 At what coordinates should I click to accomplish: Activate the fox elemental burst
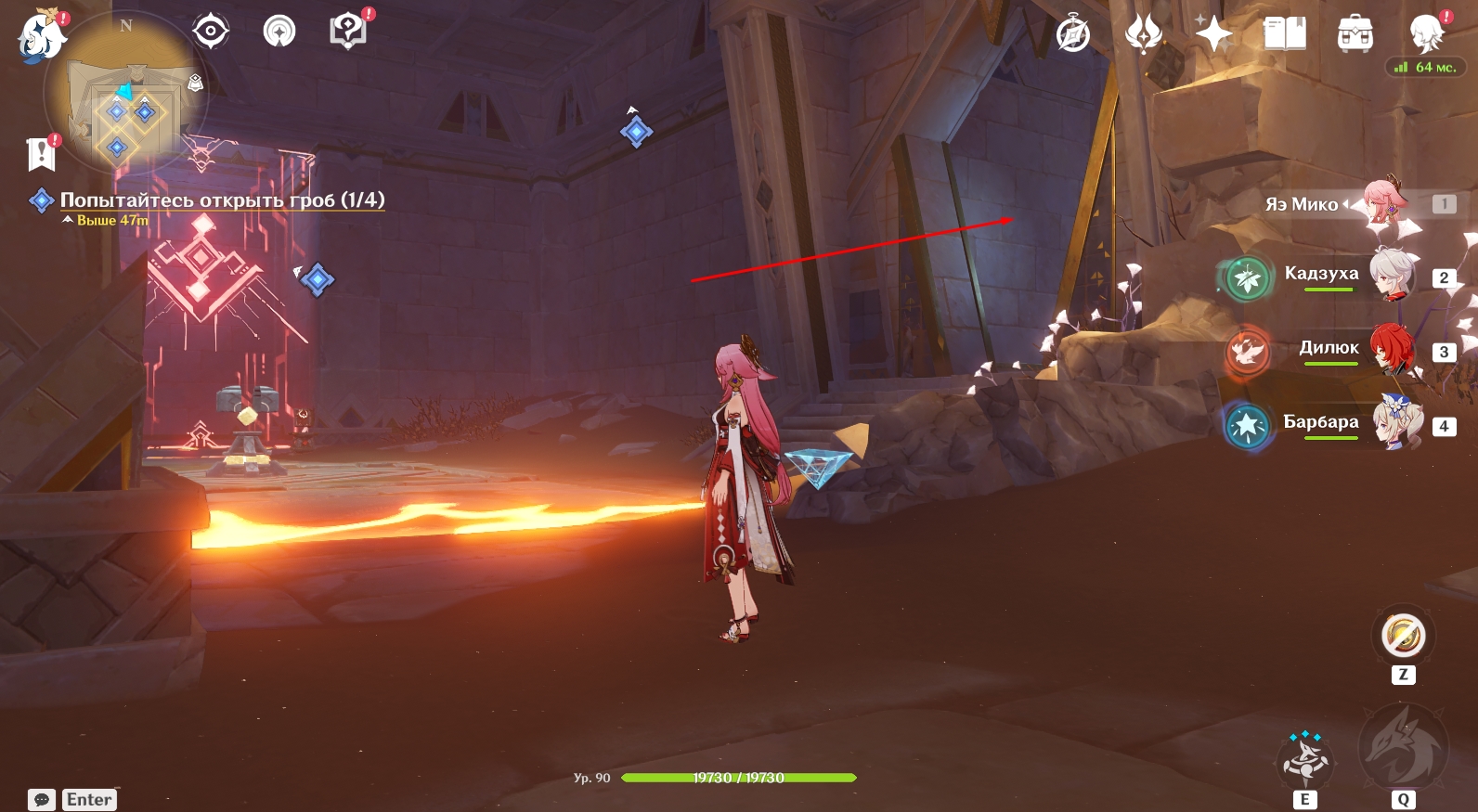tap(1402, 747)
